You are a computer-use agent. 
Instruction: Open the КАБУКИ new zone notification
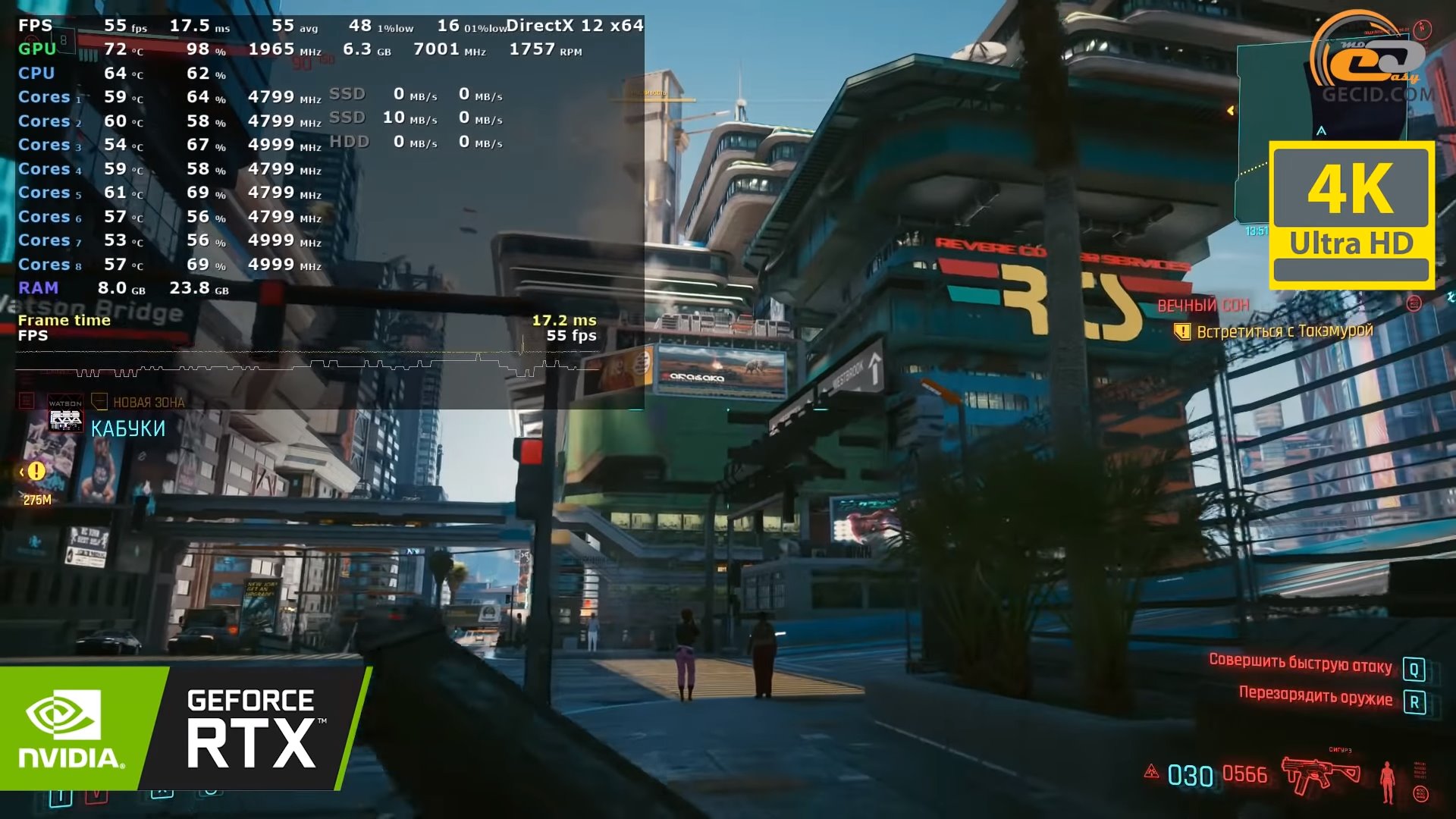tap(127, 428)
